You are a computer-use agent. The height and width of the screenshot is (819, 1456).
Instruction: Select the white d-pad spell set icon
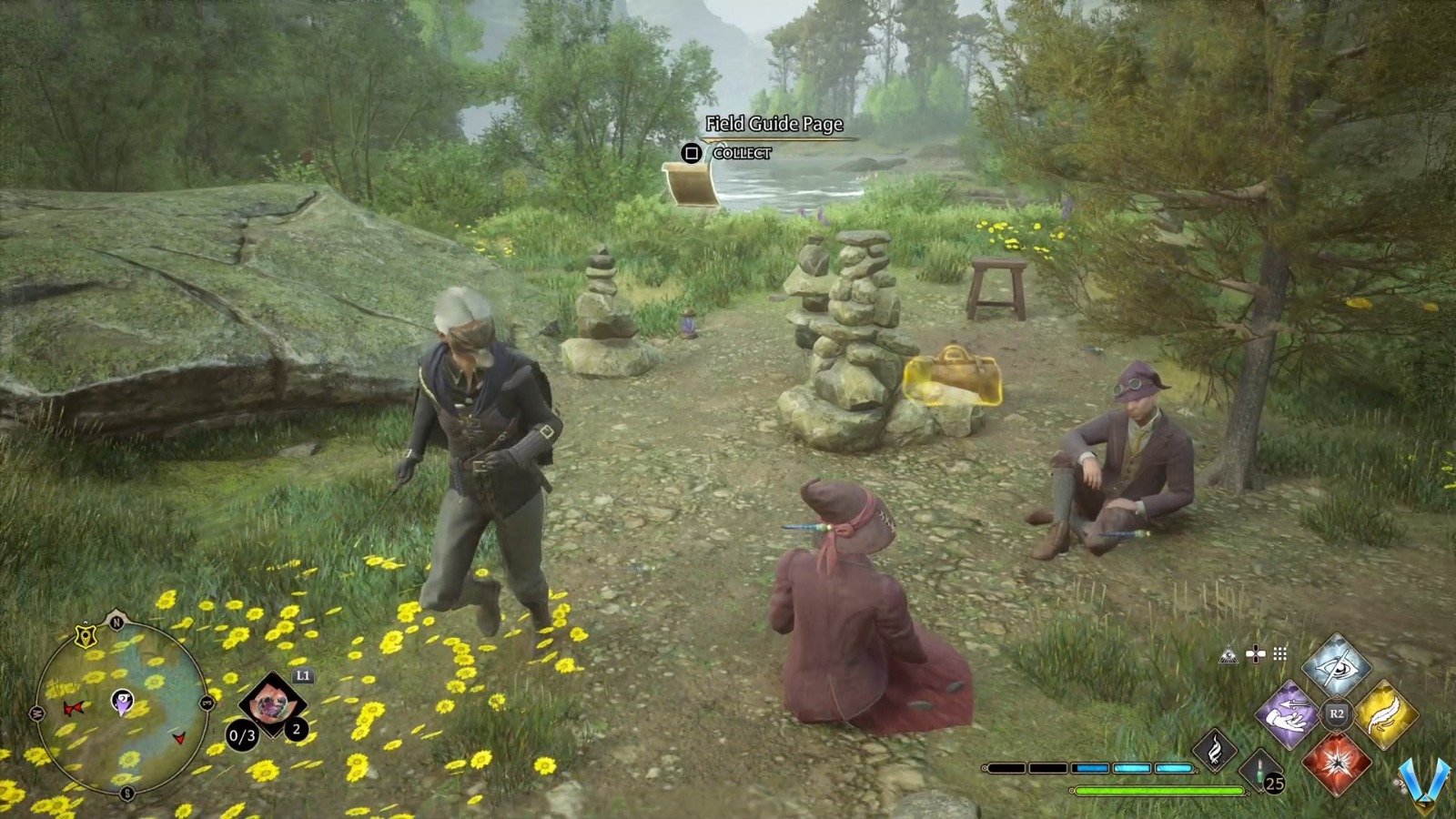click(x=1256, y=653)
